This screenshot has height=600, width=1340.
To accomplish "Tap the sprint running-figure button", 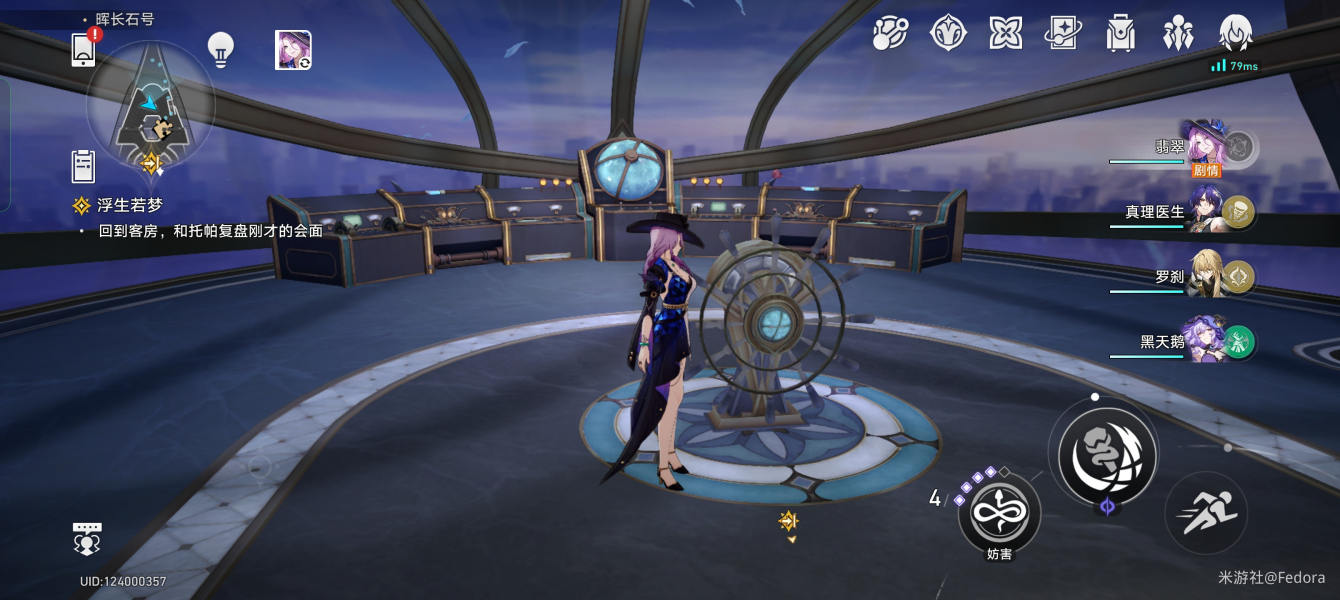I will (x=1206, y=513).
